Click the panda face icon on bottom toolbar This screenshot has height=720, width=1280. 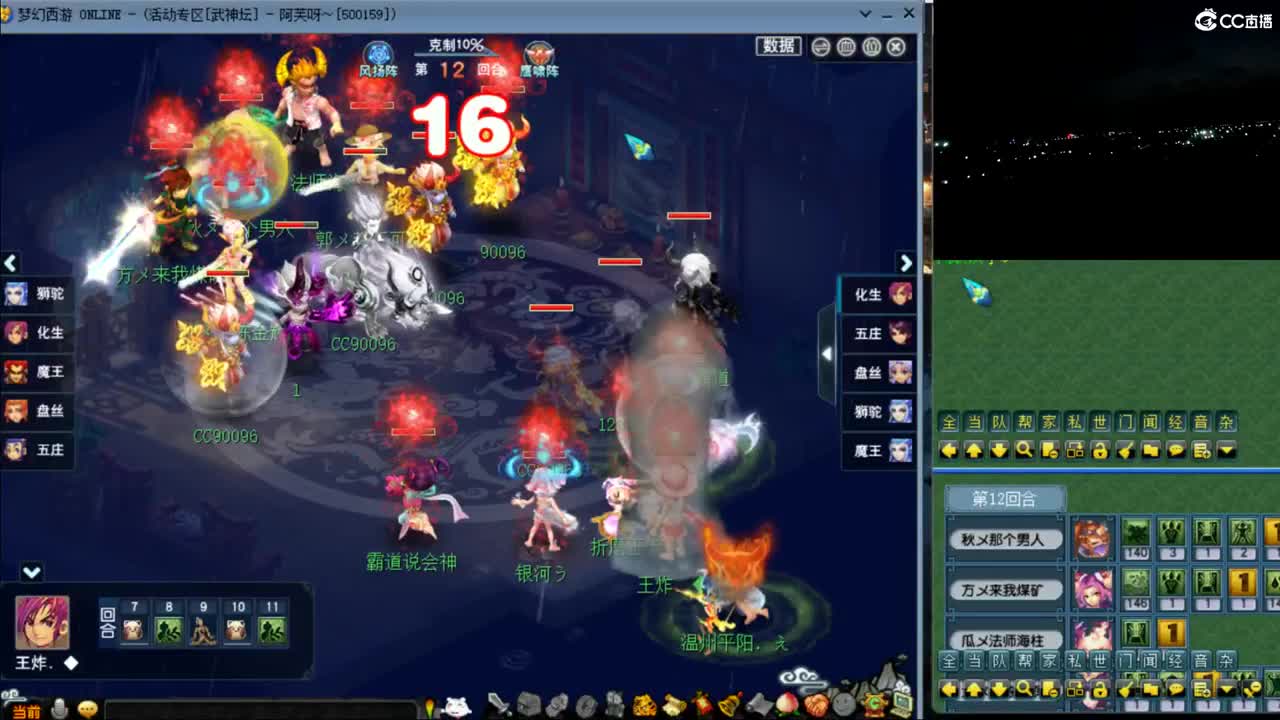457,706
